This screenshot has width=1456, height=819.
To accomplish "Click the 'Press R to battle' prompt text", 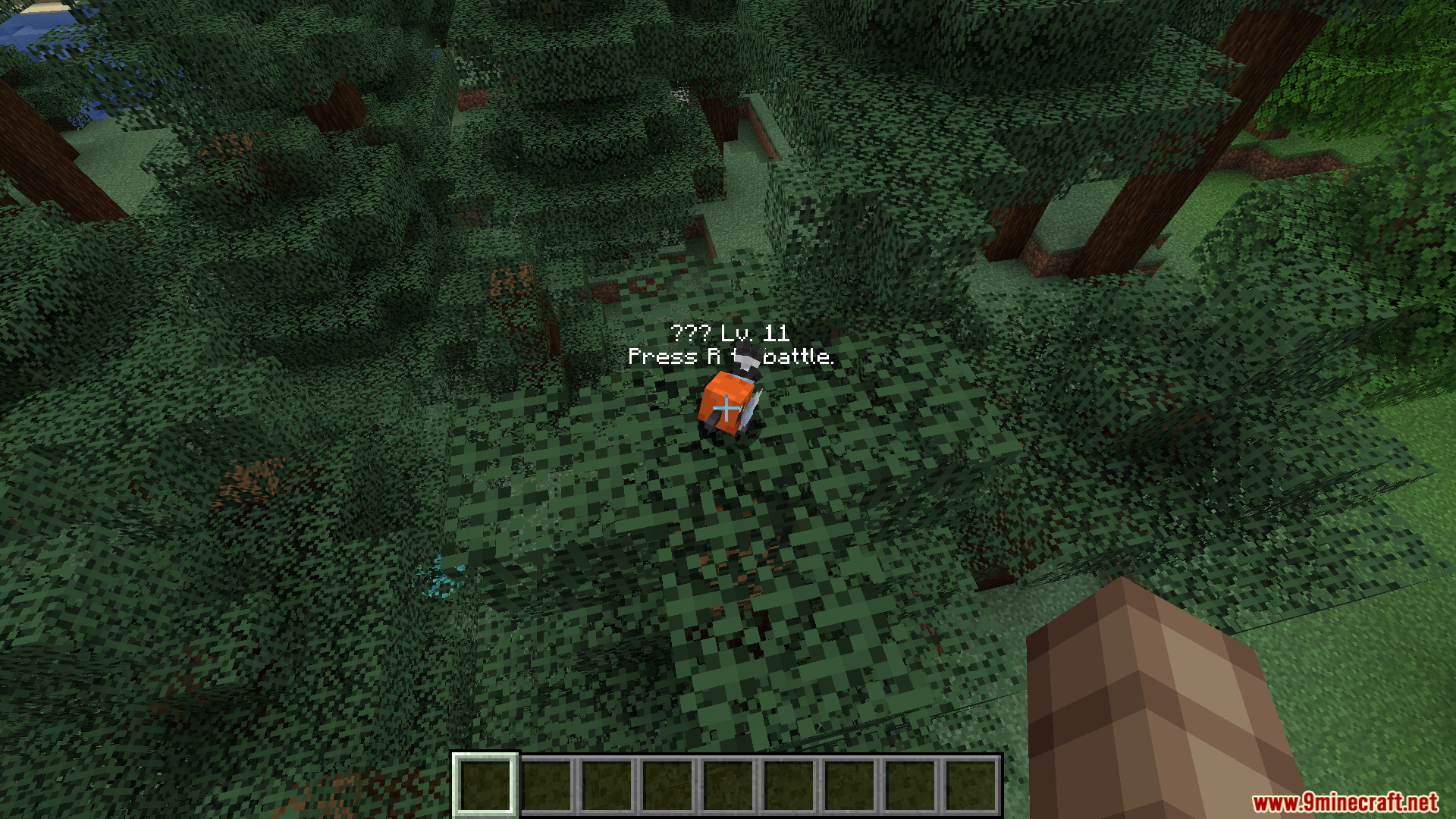I will [x=730, y=356].
